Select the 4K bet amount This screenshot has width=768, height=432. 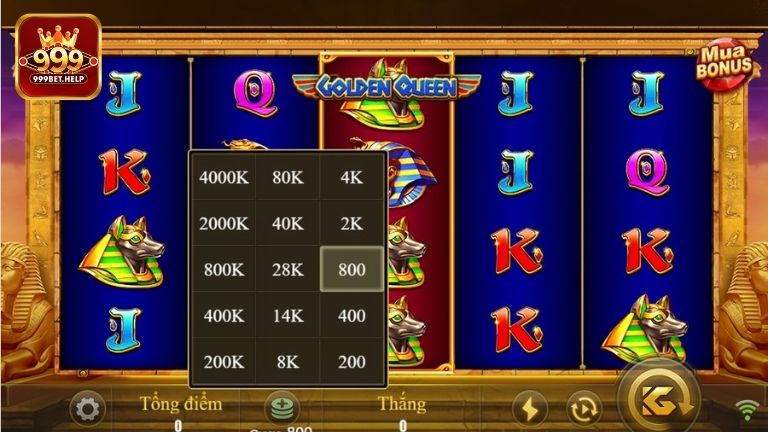click(351, 177)
